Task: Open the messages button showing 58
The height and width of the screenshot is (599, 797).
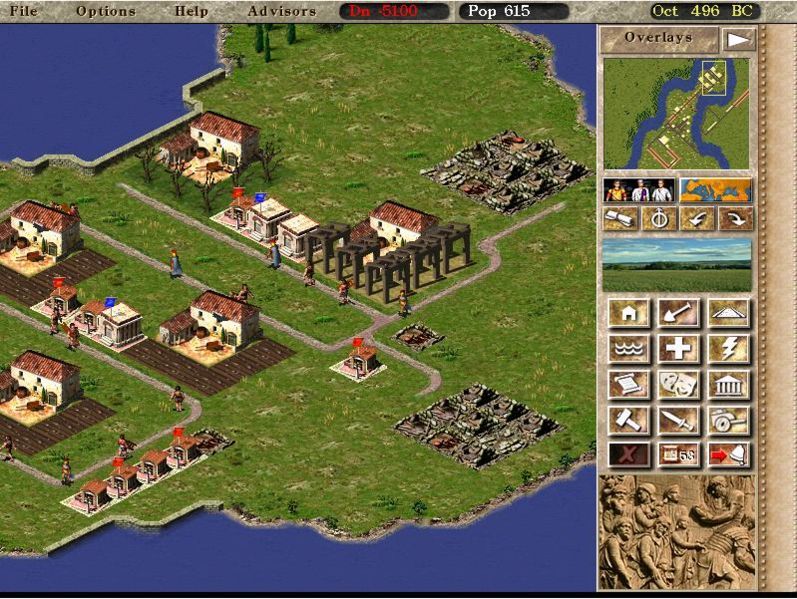Action: (678, 455)
